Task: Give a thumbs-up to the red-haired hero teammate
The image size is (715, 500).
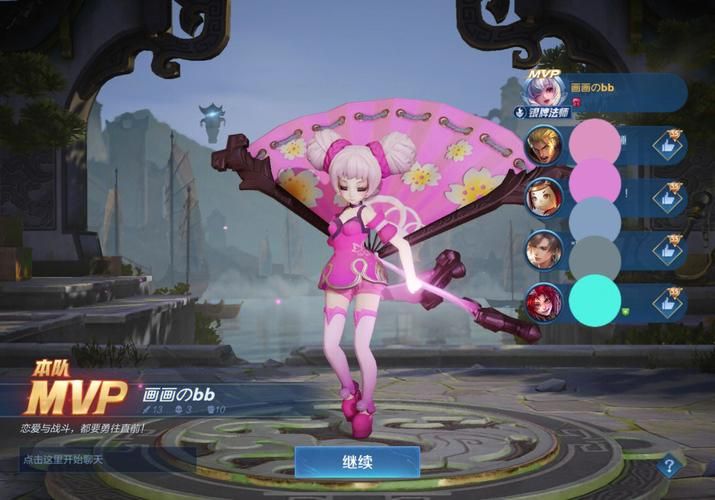Action: [665, 301]
